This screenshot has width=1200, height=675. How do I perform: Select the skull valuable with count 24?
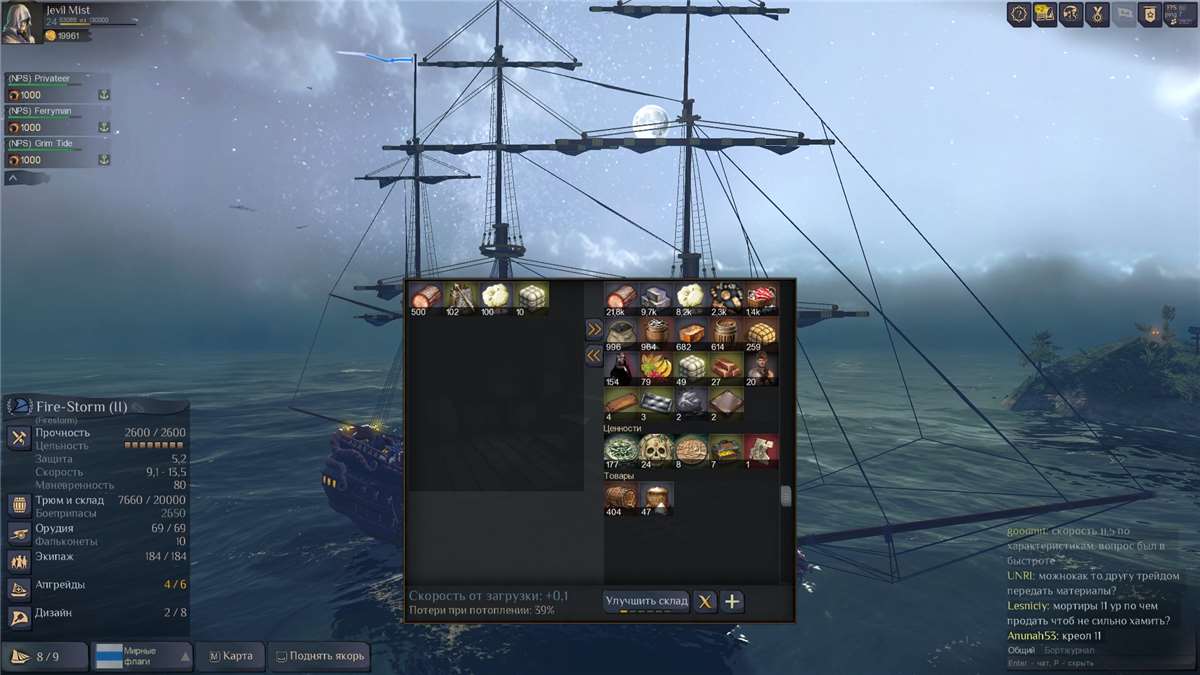pos(655,451)
